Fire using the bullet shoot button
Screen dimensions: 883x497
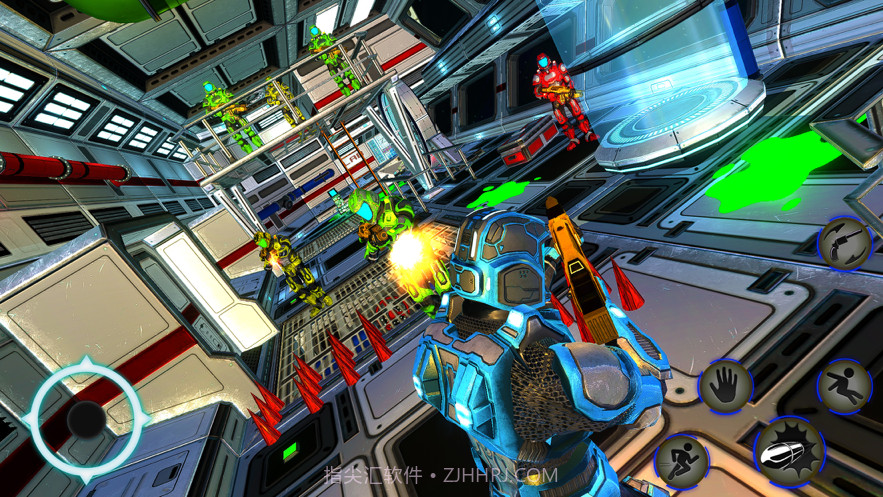point(789,455)
